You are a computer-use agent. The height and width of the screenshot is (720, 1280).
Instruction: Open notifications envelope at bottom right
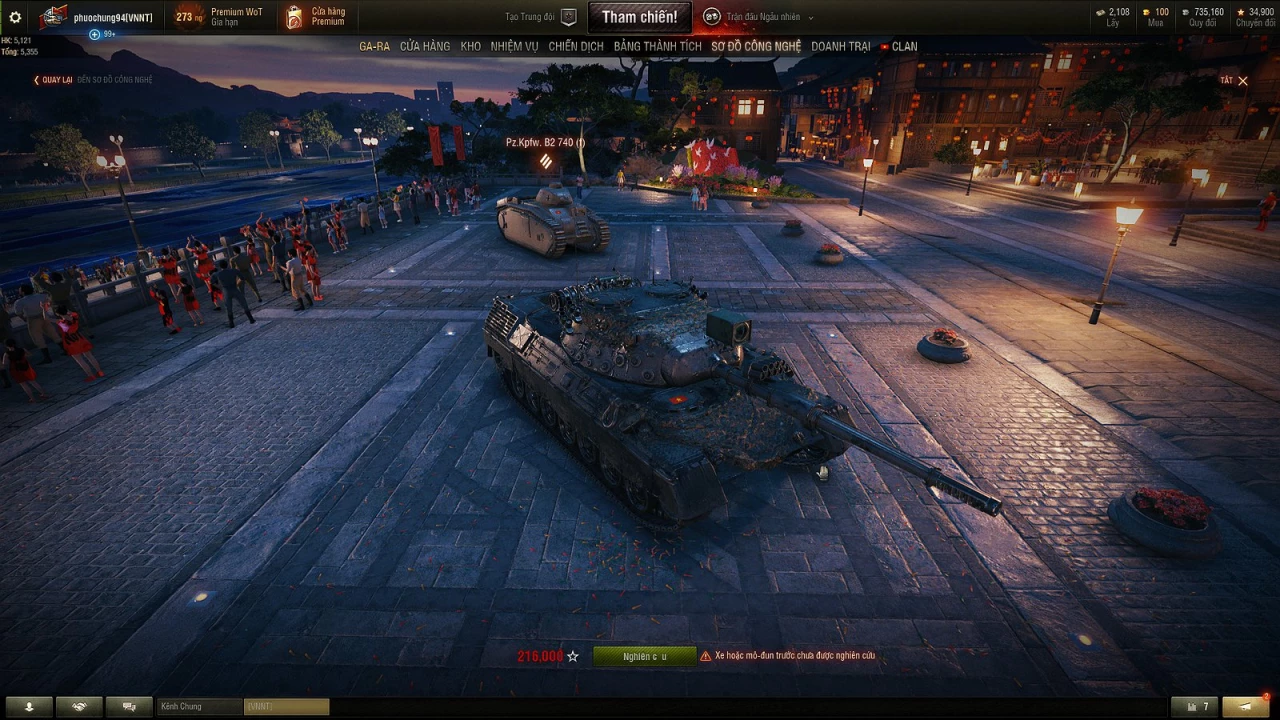(1244, 706)
